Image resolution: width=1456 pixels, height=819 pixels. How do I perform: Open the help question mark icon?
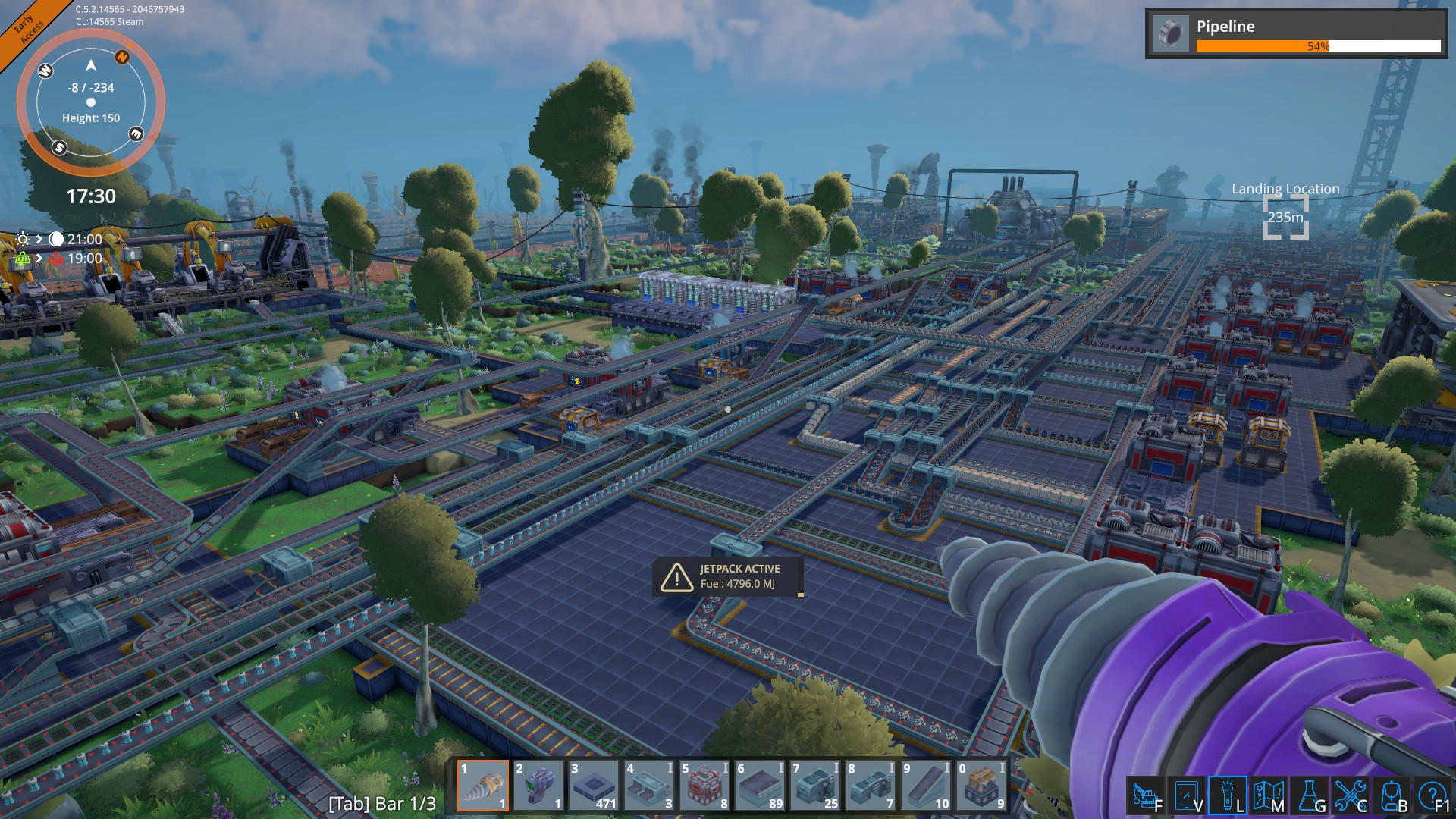point(1432,796)
